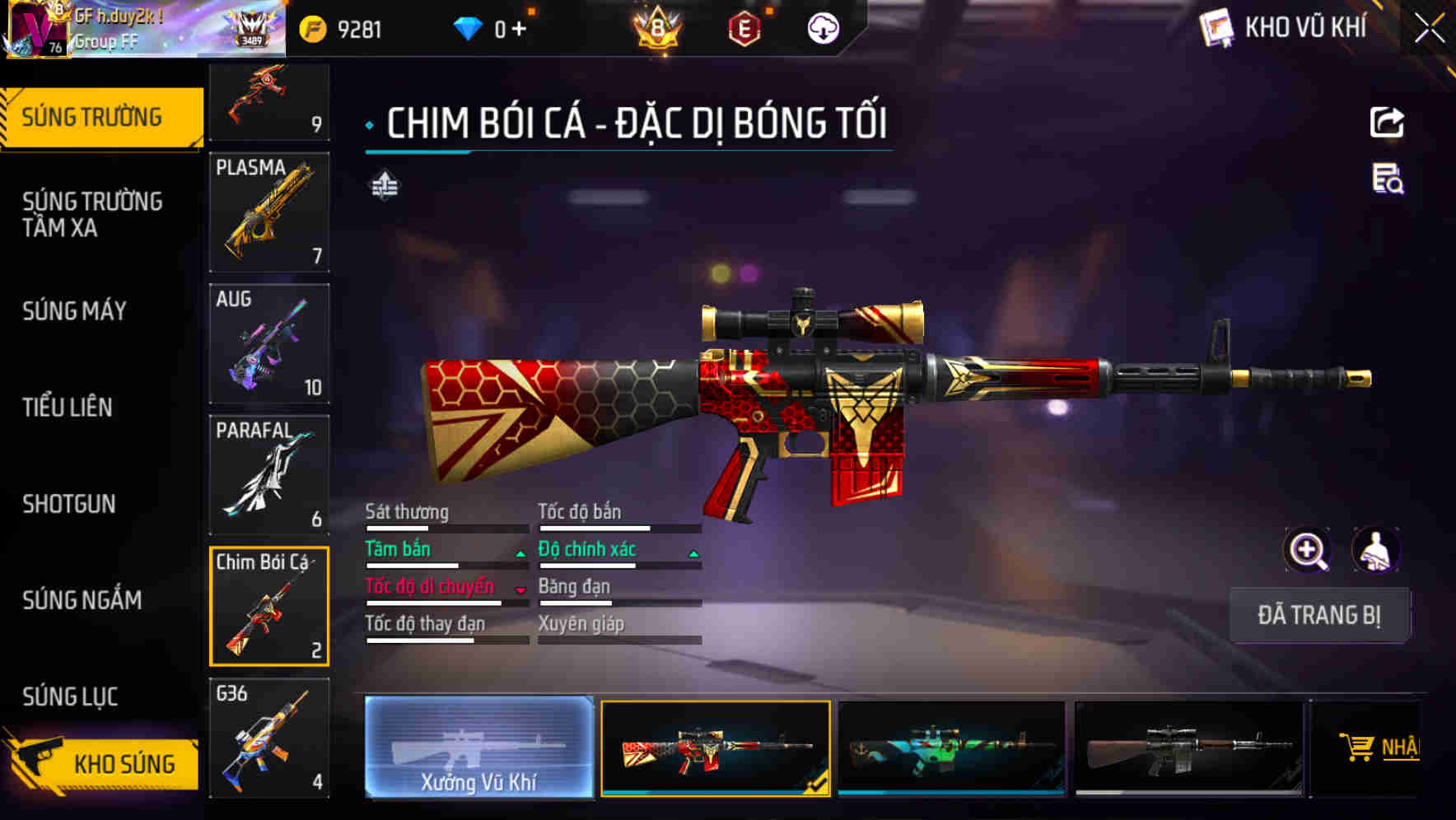Add diamonds with the plus button
Screen dimensions: 1456x820
point(519,30)
